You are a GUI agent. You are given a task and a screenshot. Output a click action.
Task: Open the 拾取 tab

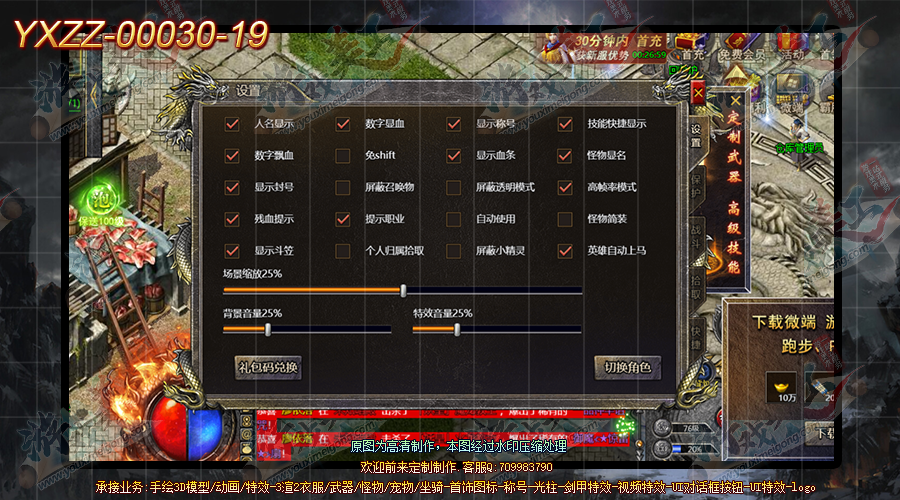tap(697, 284)
